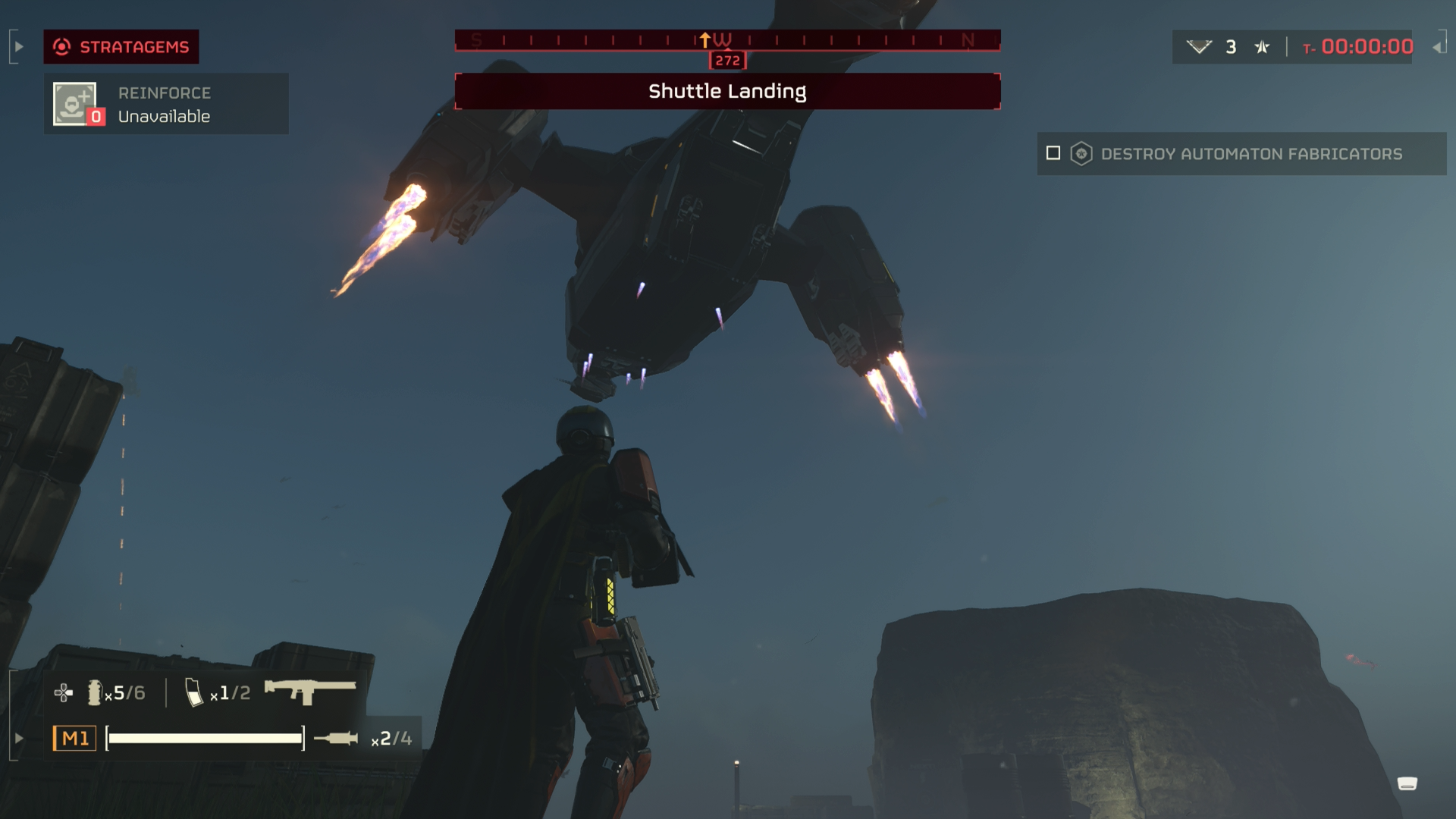Collapse the mission info arrow at top right
Image resolution: width=1456 pixels, height=819 pixels.
point(1437,47)
